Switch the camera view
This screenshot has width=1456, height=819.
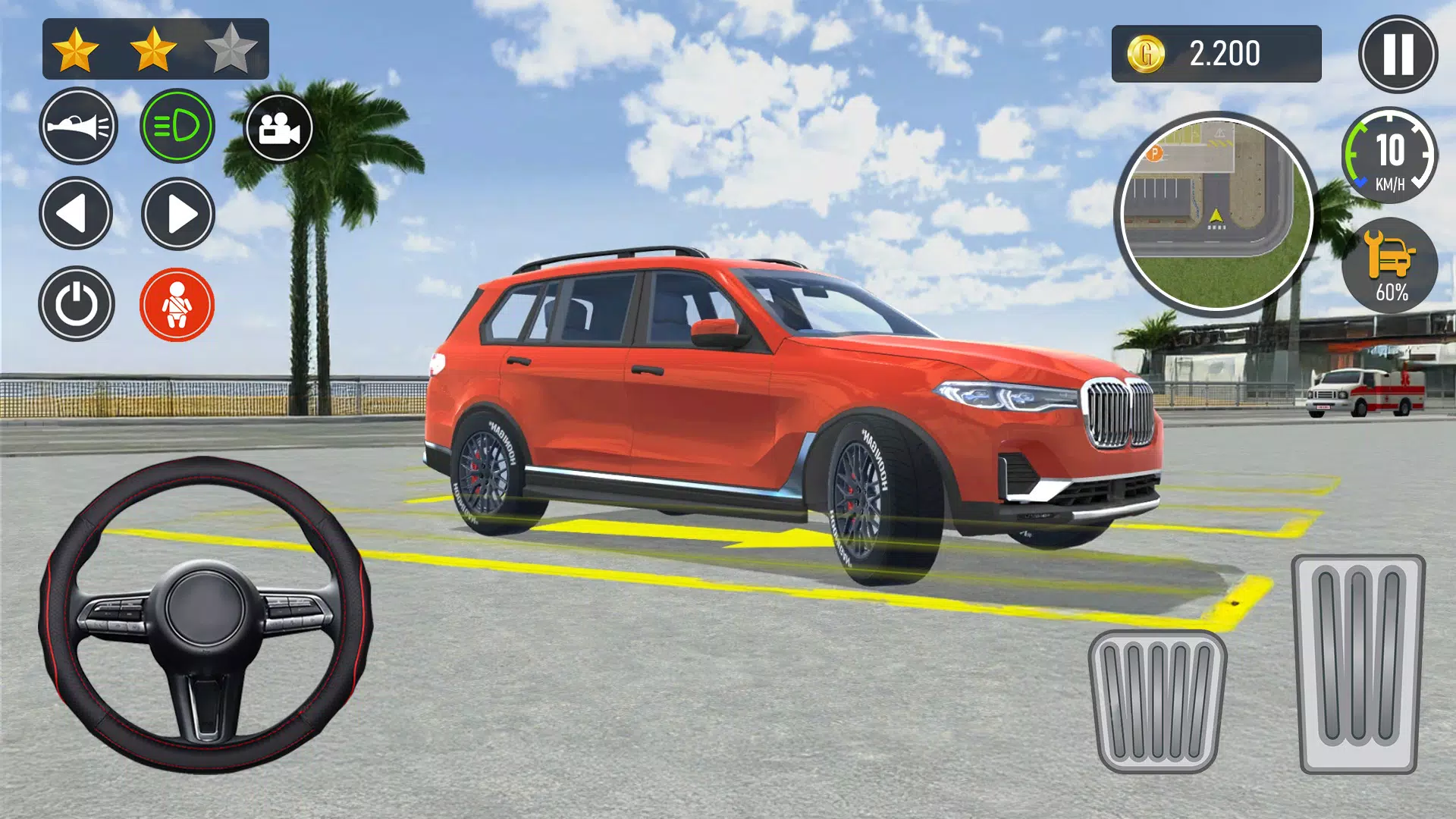click(x=281, y=127)
